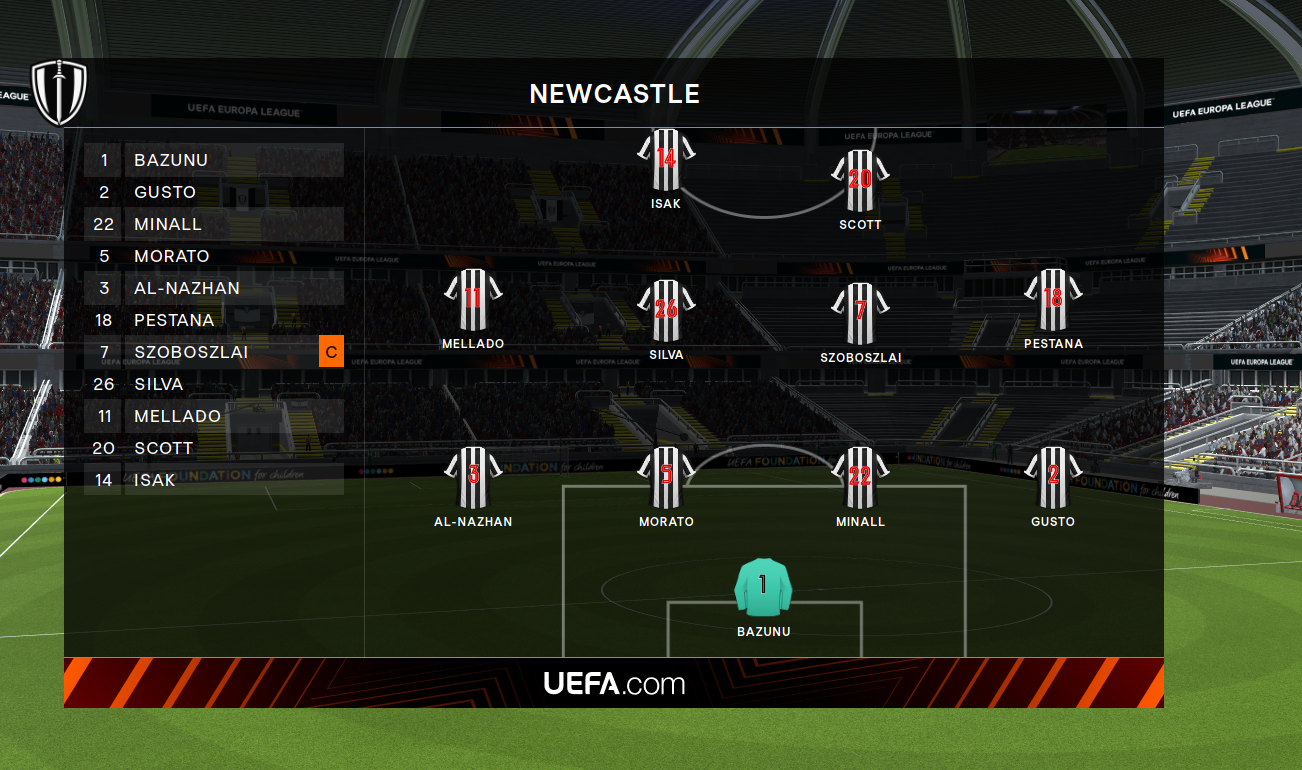The width and height of the screenshot is (1302, 770).
Task: Select Szoboszlai's number 7 shirt in the formation
Action: click(x=860, y=312)
